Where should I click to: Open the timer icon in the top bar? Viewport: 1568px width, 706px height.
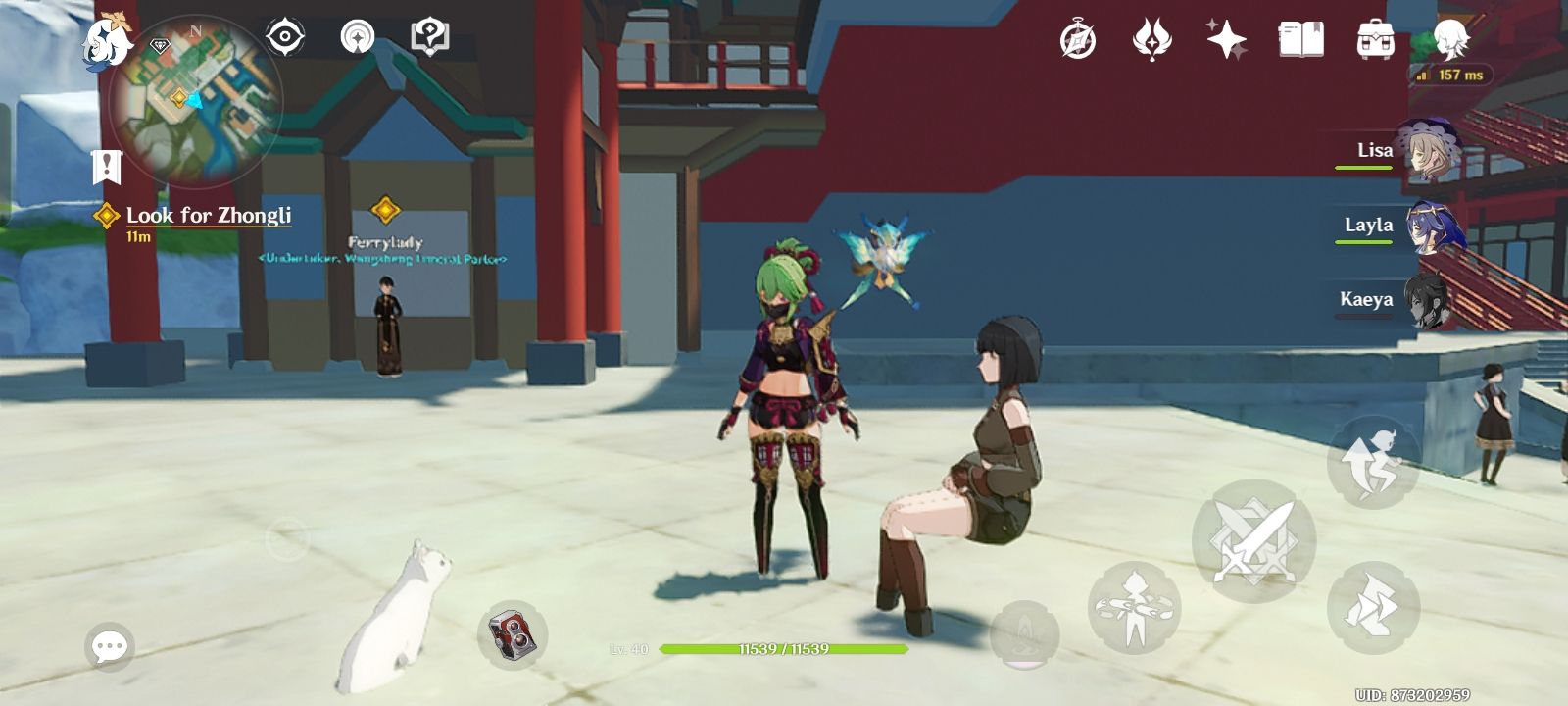click(1075, 35)
